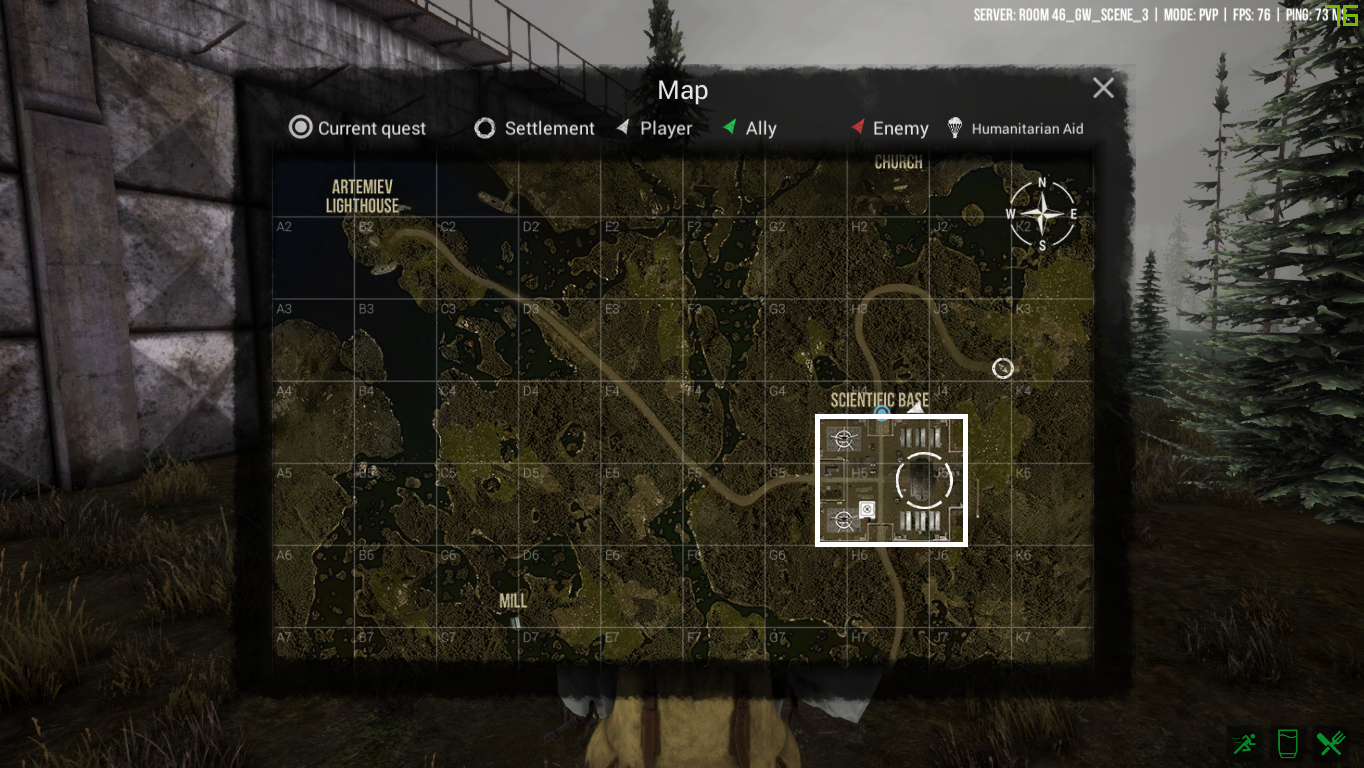Select the Current quest legend icon
The width and height of the screenshot is (1364, 768).
coord(299,128)
